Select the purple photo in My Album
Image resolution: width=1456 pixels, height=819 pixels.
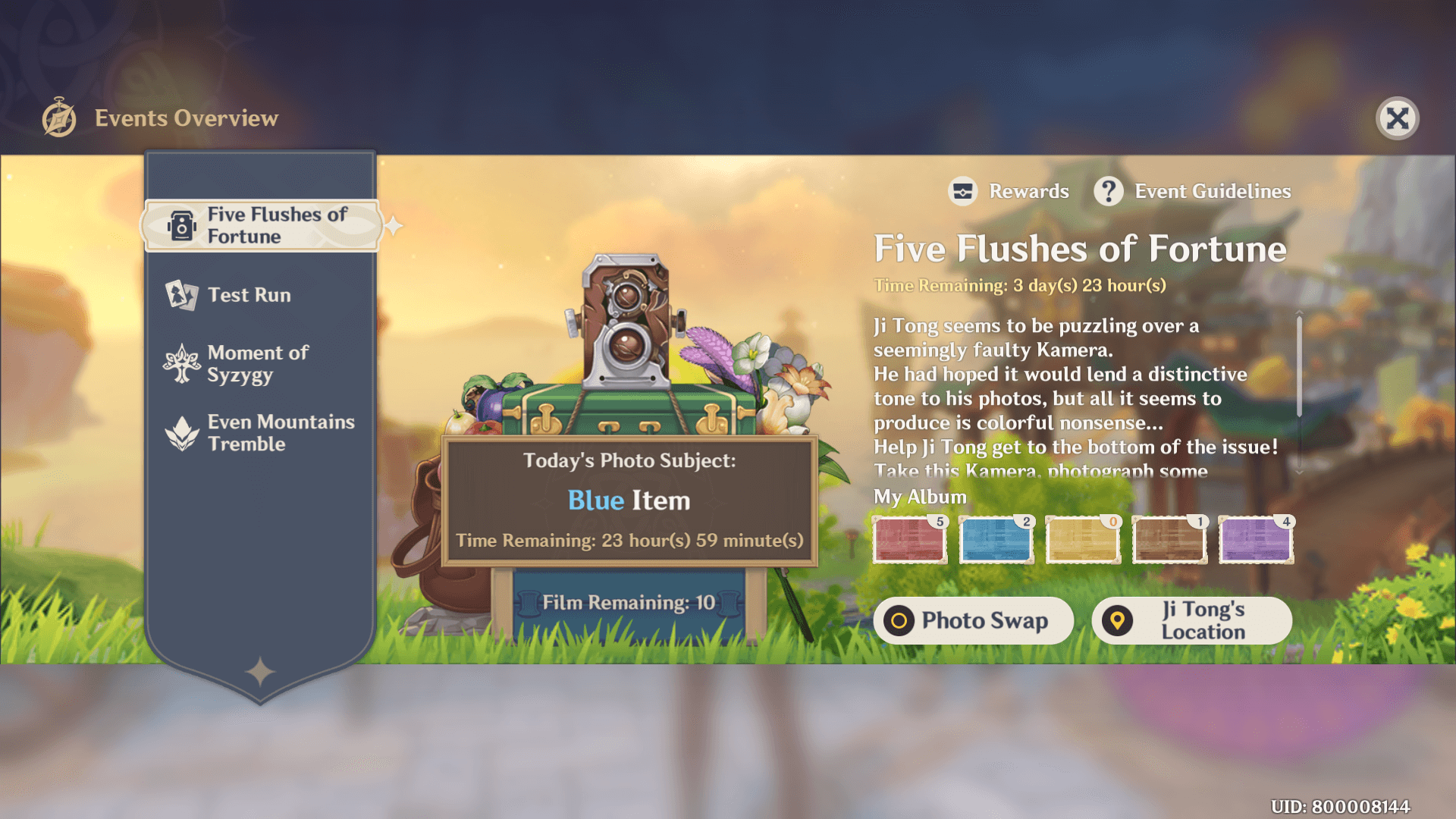[1255, 540]
